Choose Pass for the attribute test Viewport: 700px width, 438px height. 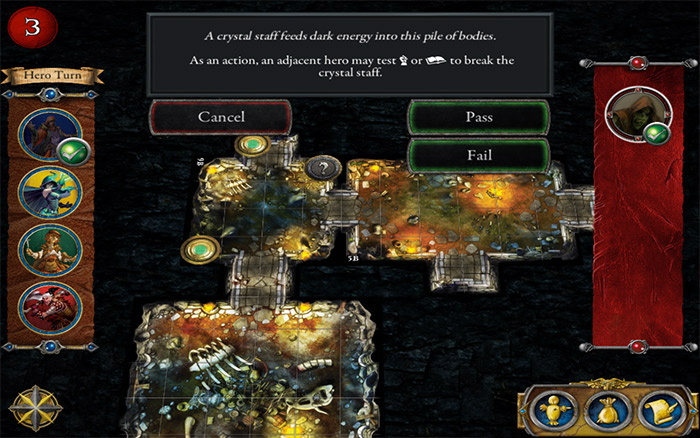[478, 117]
